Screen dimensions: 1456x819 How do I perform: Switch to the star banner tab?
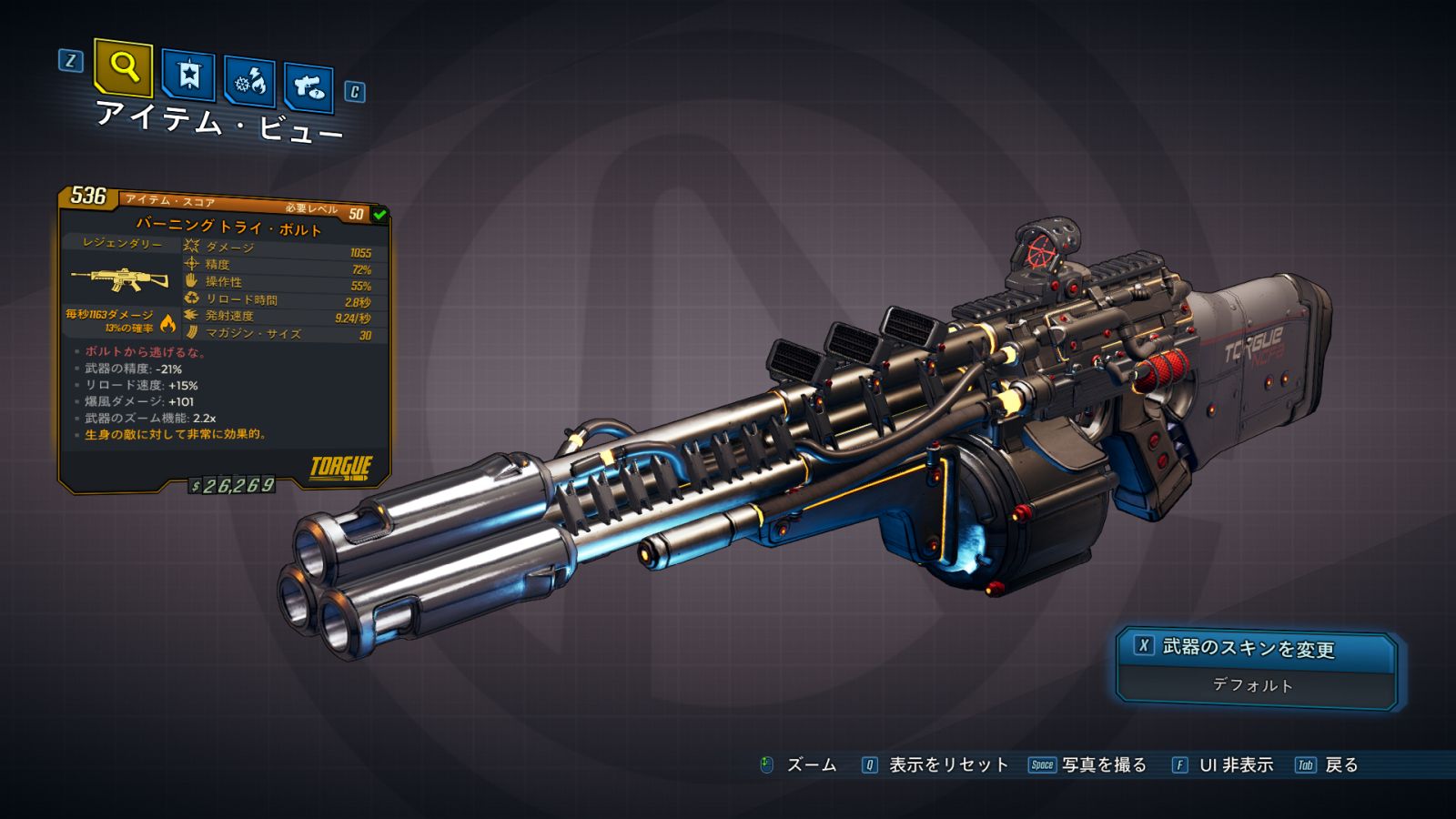tap(188, 75)
